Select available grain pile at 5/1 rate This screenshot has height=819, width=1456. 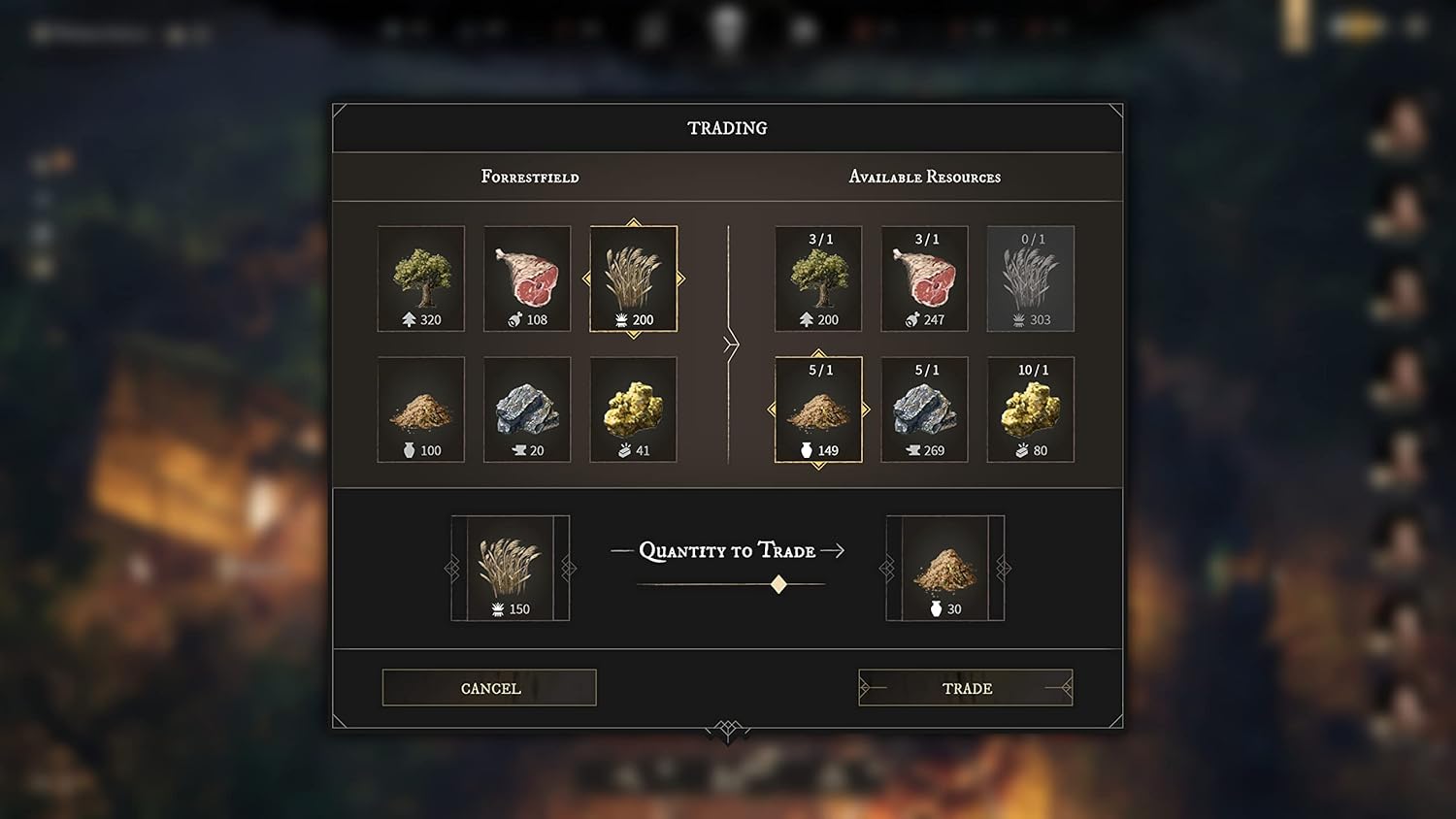pyautogui.click(x=818, y=409)
